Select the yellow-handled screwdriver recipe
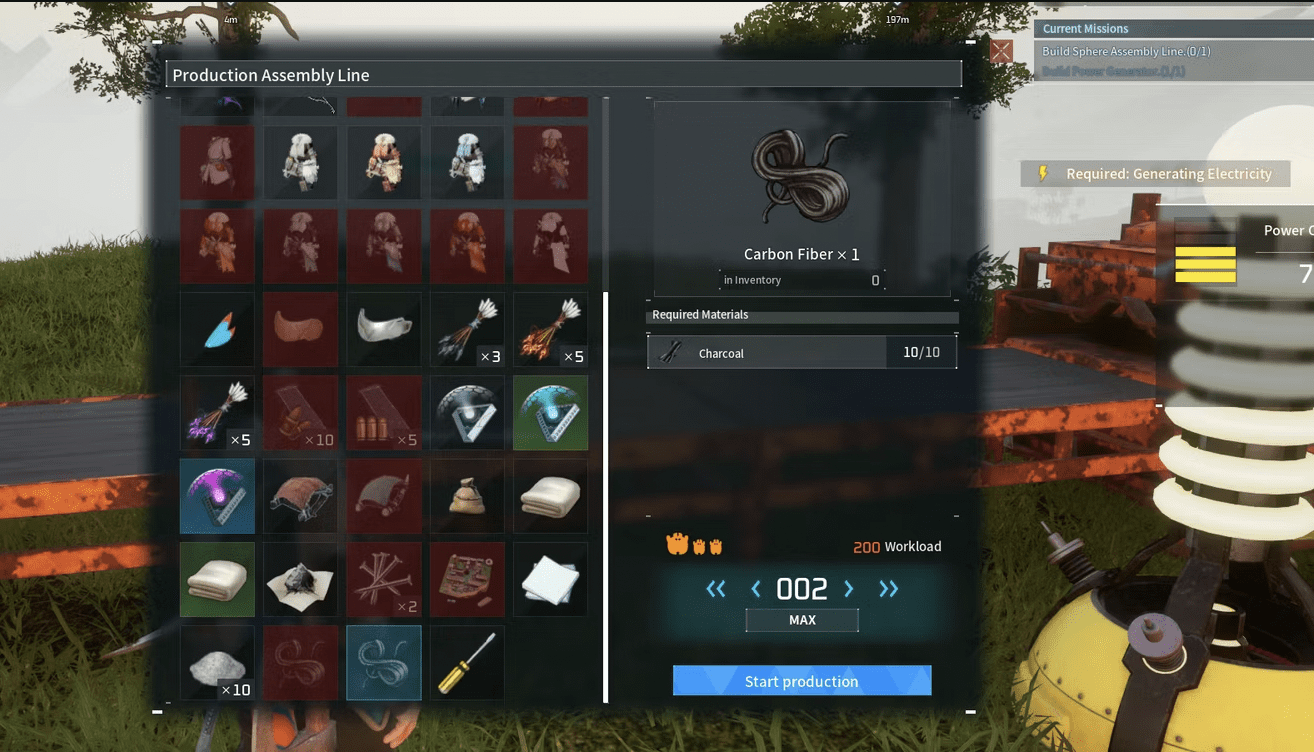 click(x=467, y=663)
